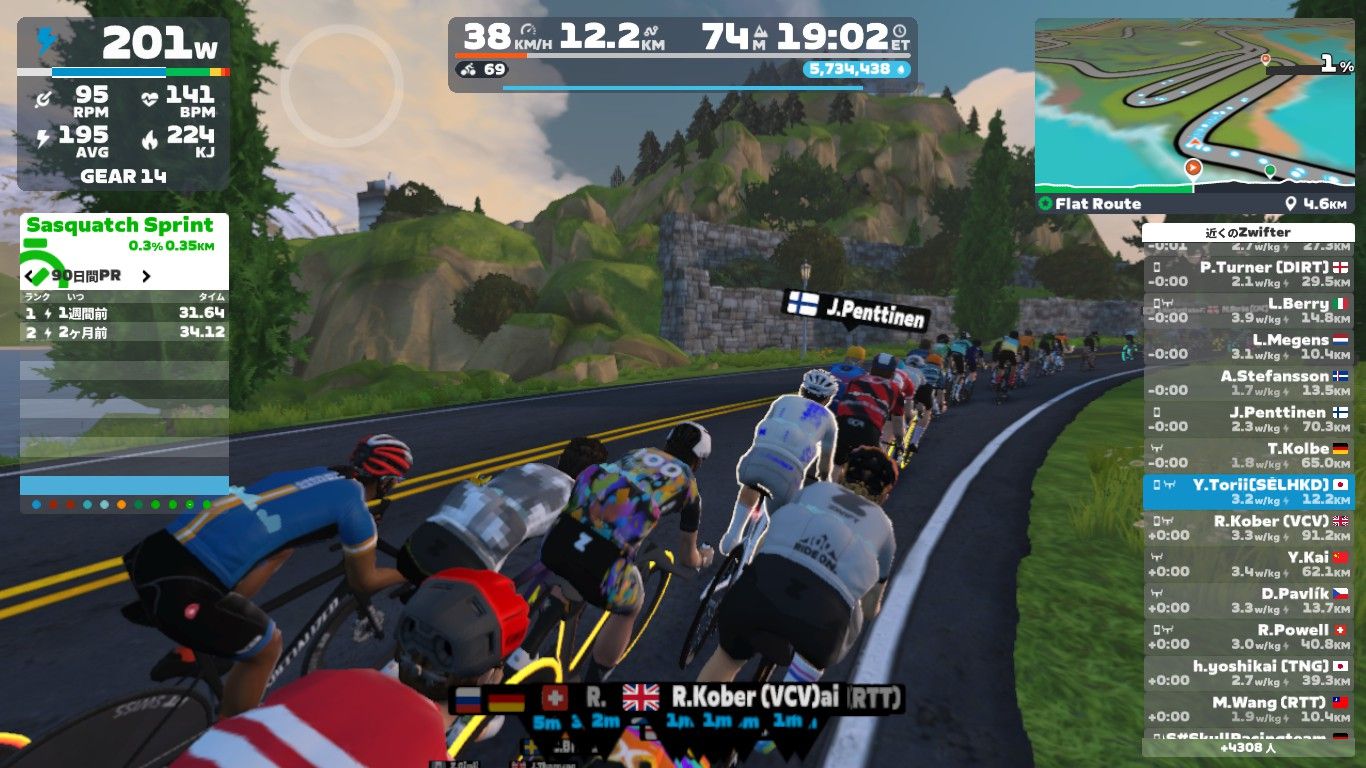Select the first-ranked 31.64 sprint time row
Screen dimensions: 1366x768
point(124,313)
